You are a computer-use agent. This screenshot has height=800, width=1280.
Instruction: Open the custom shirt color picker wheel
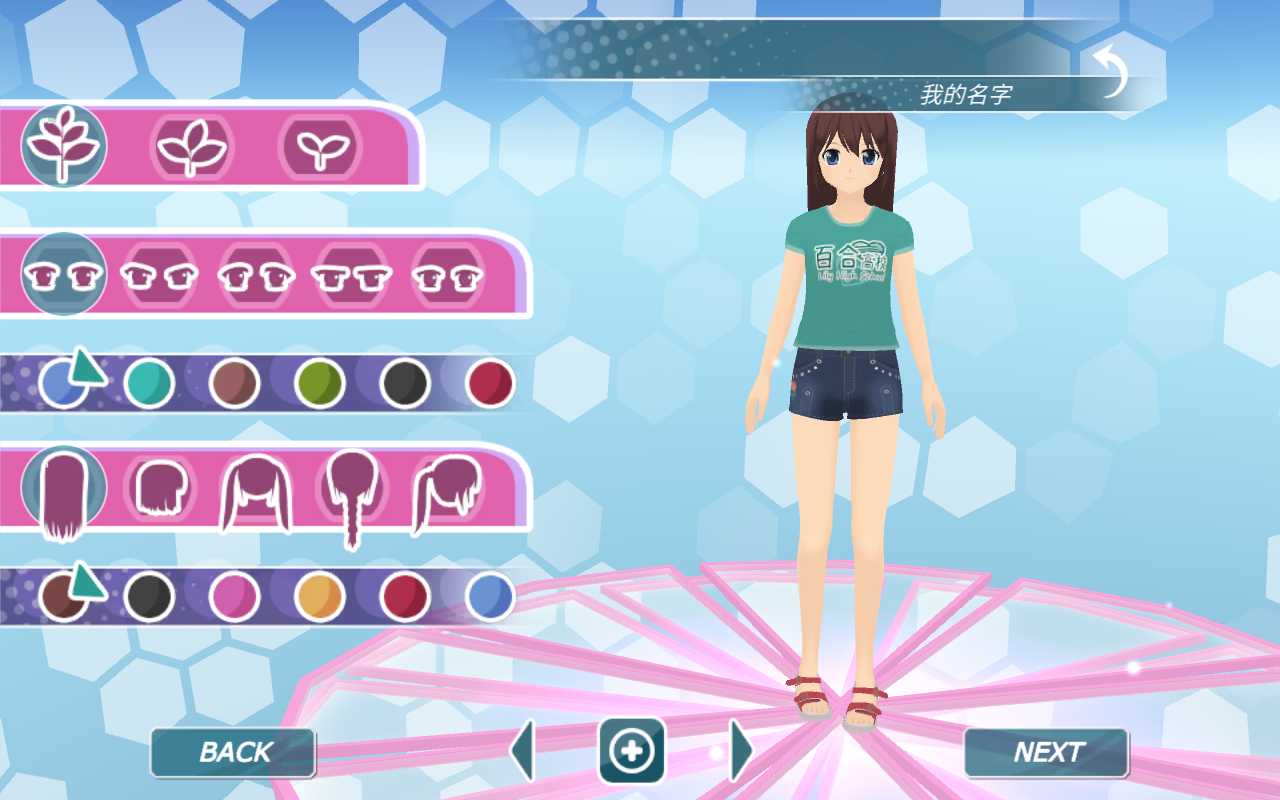(x=62, y=382)
